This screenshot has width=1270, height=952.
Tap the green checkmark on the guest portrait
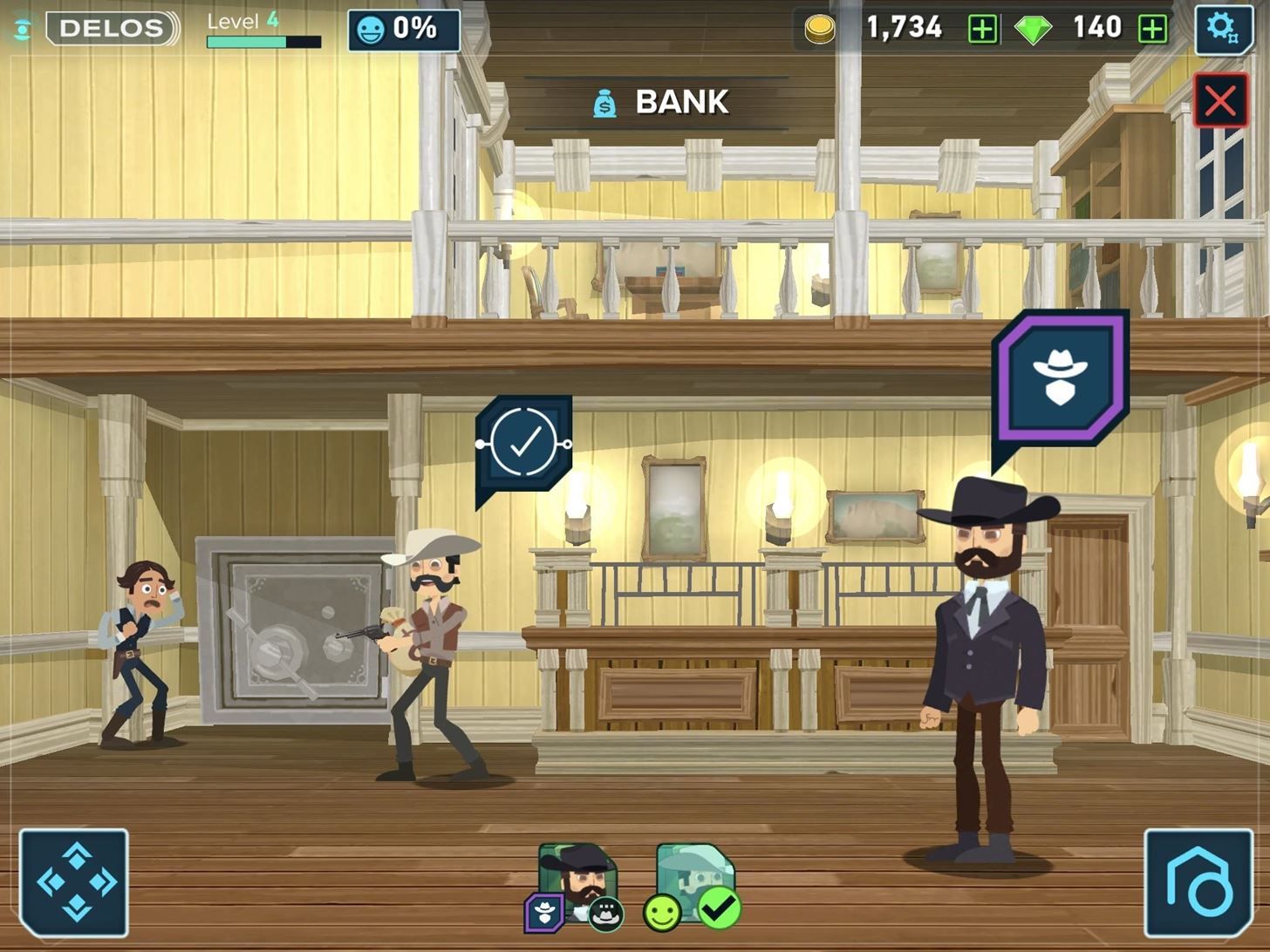coord(720,909)
